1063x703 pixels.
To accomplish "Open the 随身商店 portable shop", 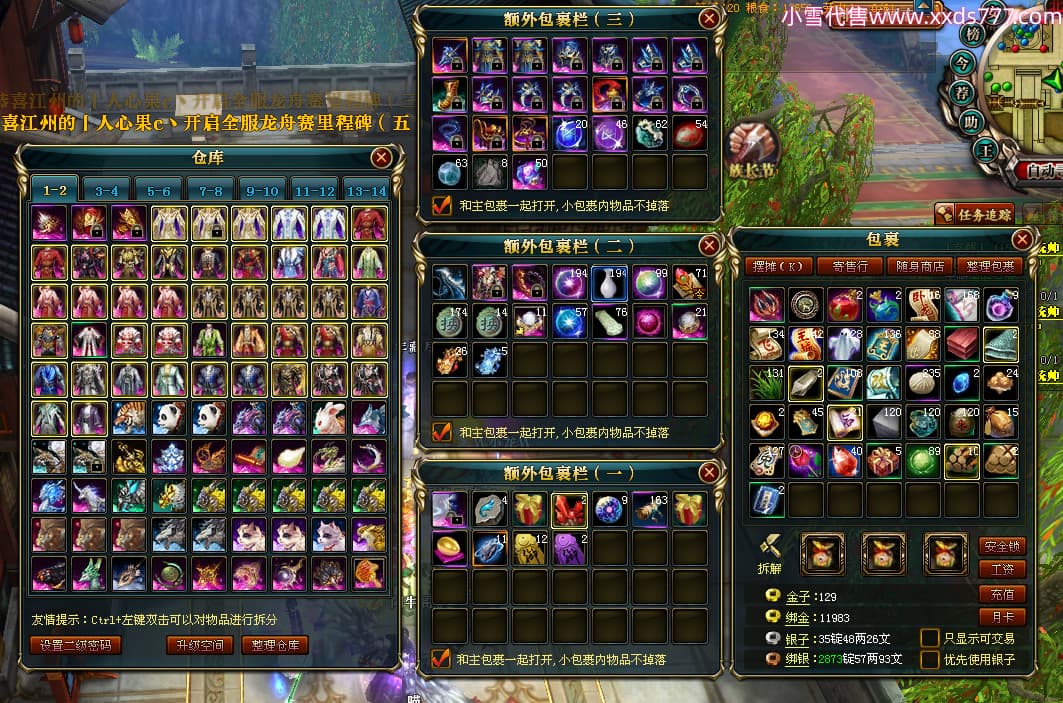I will tap(918, 266).
